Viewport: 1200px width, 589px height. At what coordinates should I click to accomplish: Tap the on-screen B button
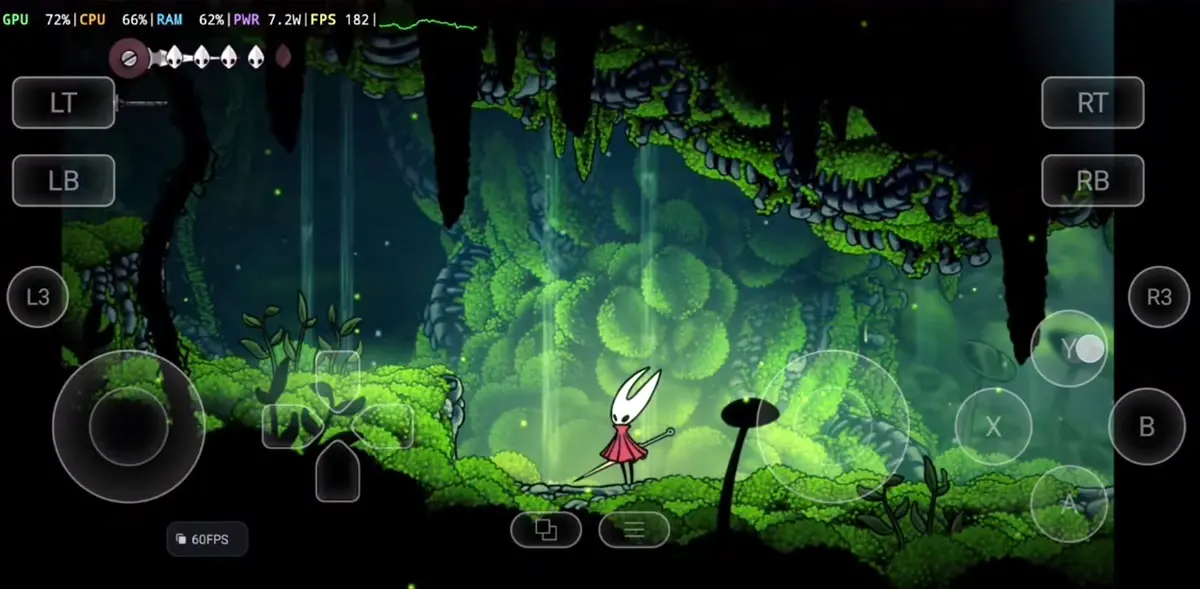[x=1146, y=427]
